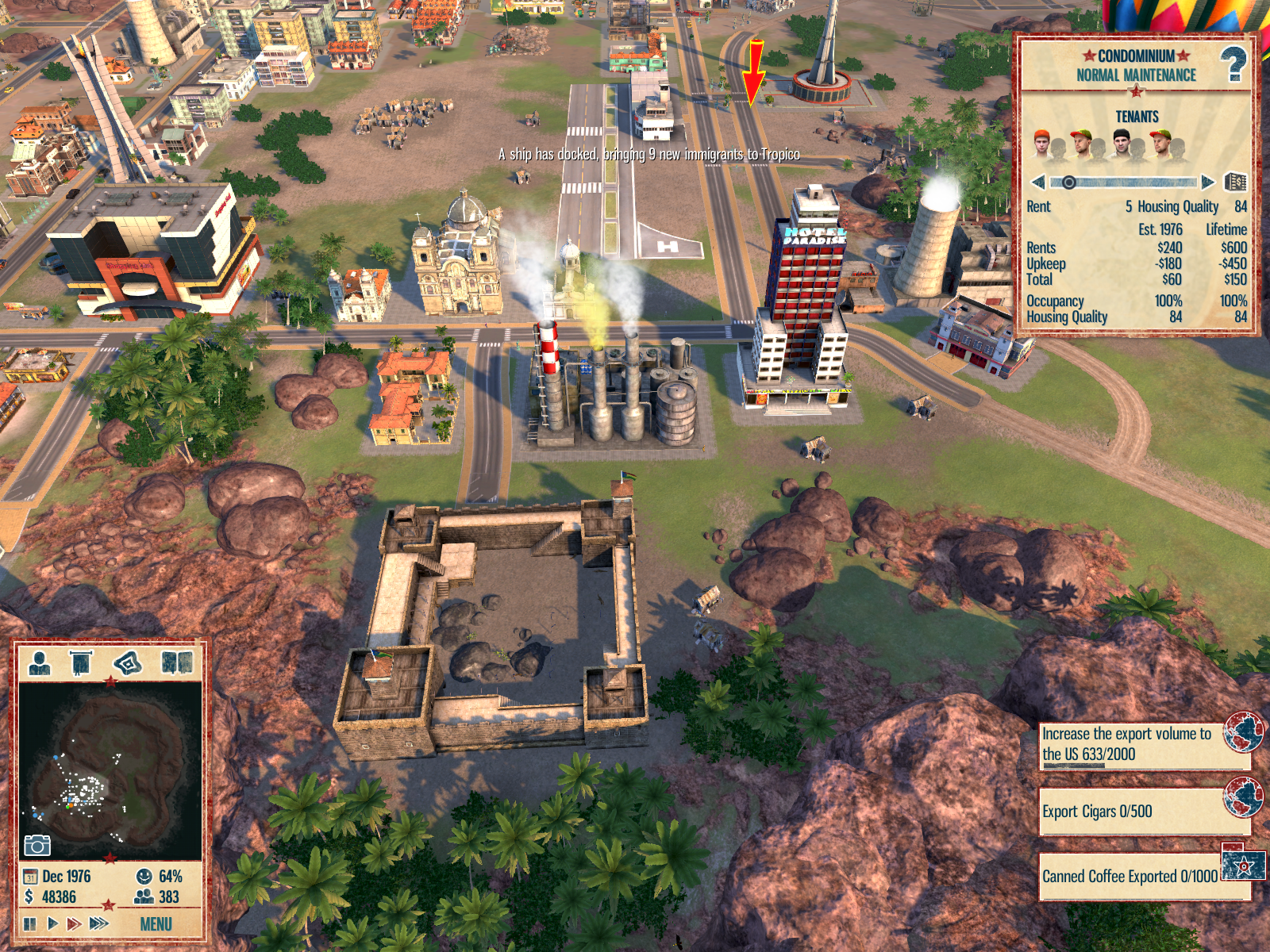Image resolution: width=1270 pixels, height=952 pixels.
Task: Pause the game
Action: click(30, 923)
